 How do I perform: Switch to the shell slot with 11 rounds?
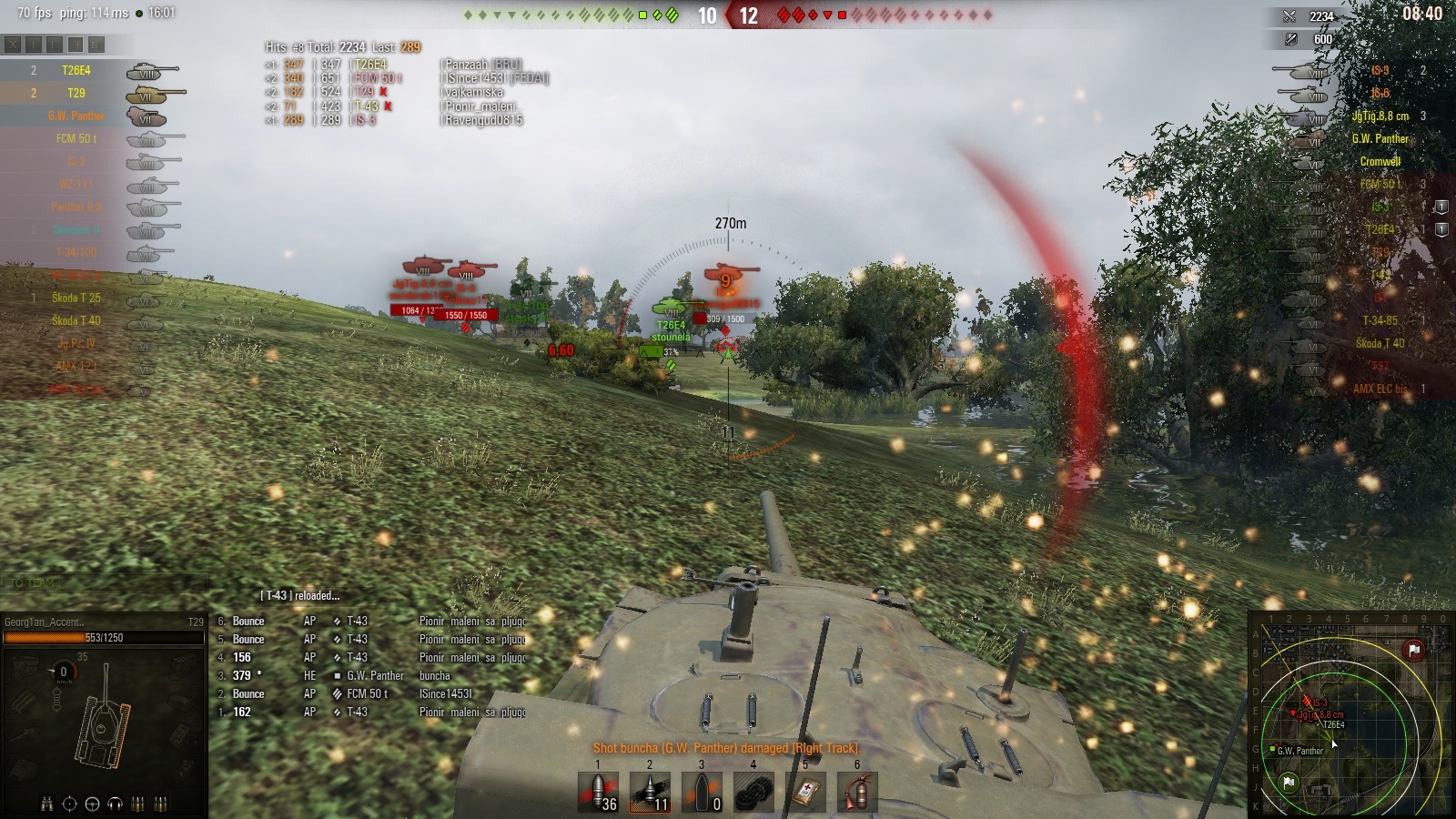click(650, 792)
